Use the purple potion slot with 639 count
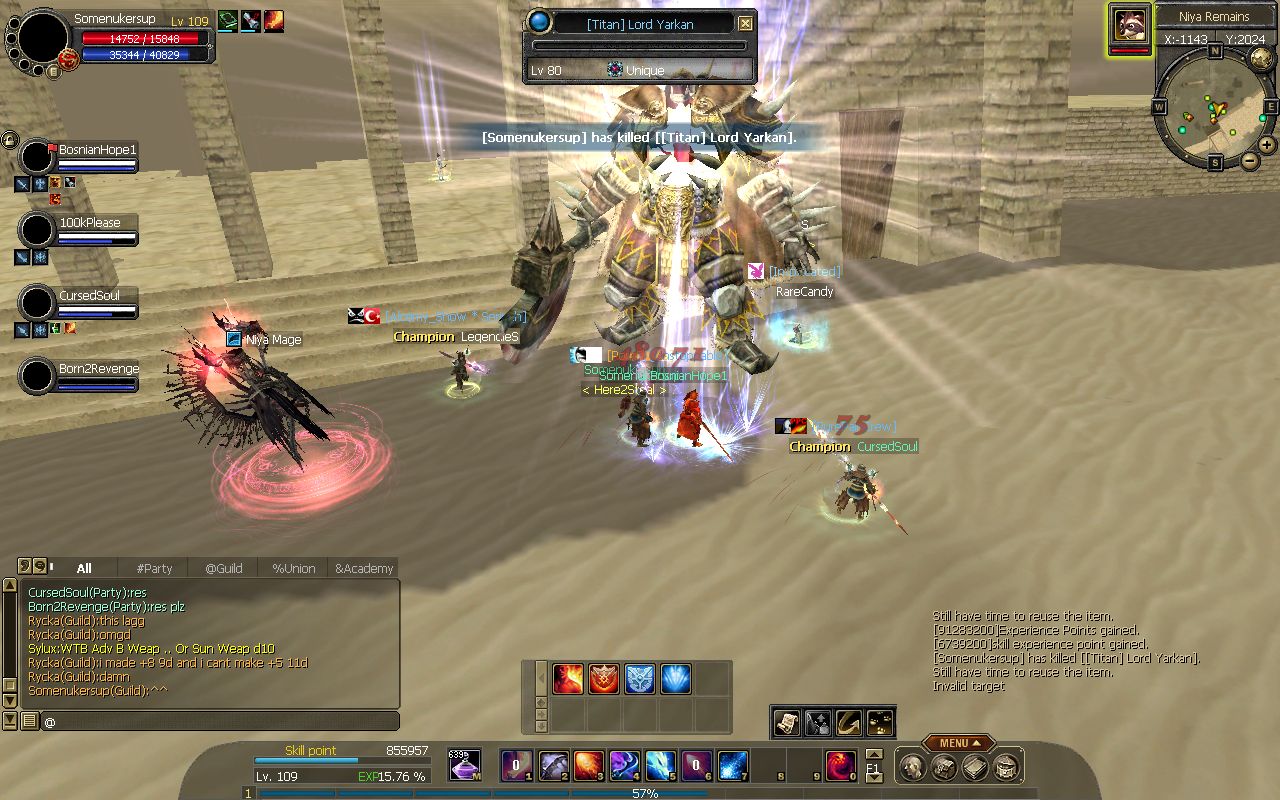This screenshot has height=800, width=1280. pos(464,766)
